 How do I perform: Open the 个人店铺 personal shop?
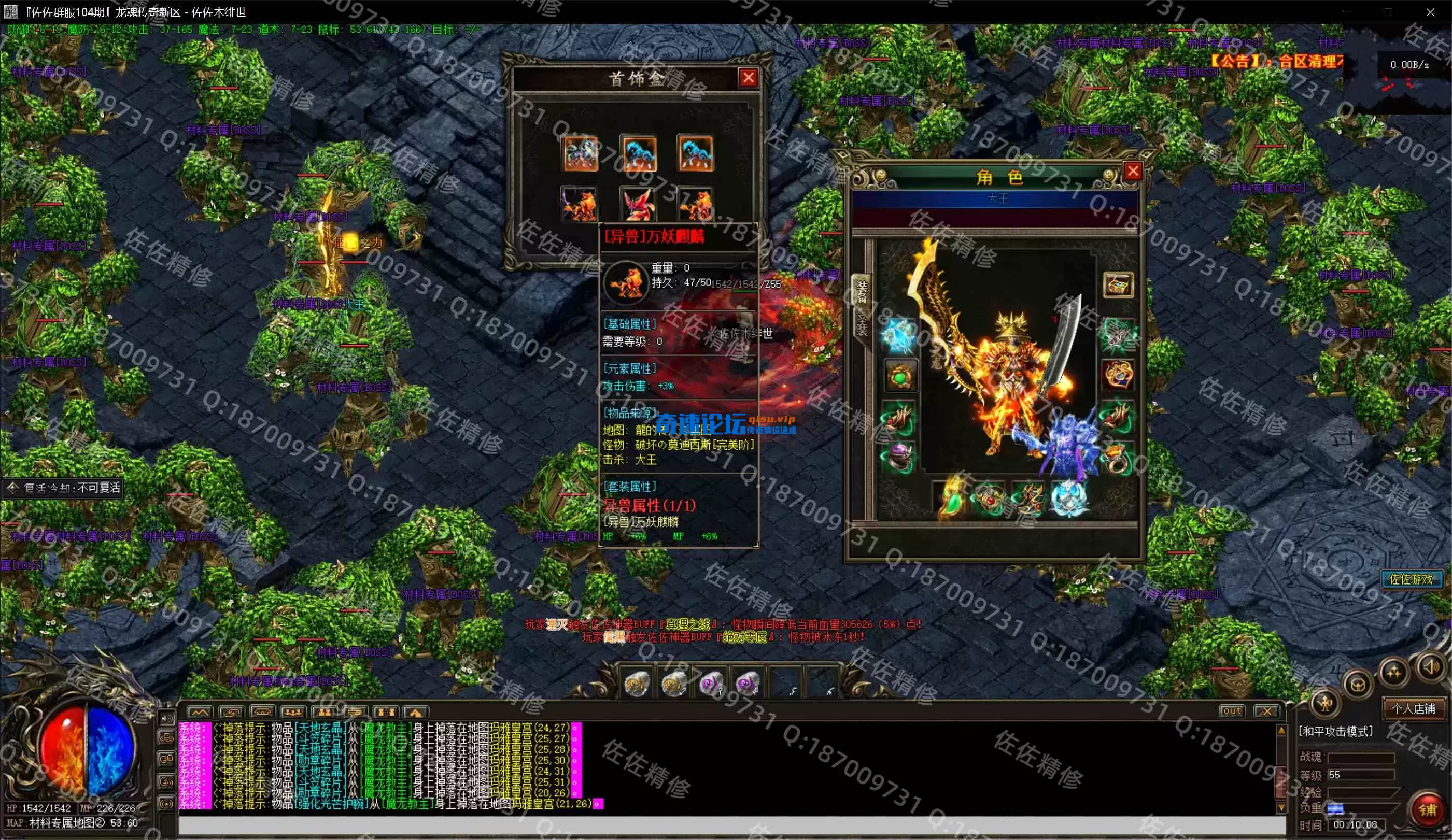[1413, 709]
